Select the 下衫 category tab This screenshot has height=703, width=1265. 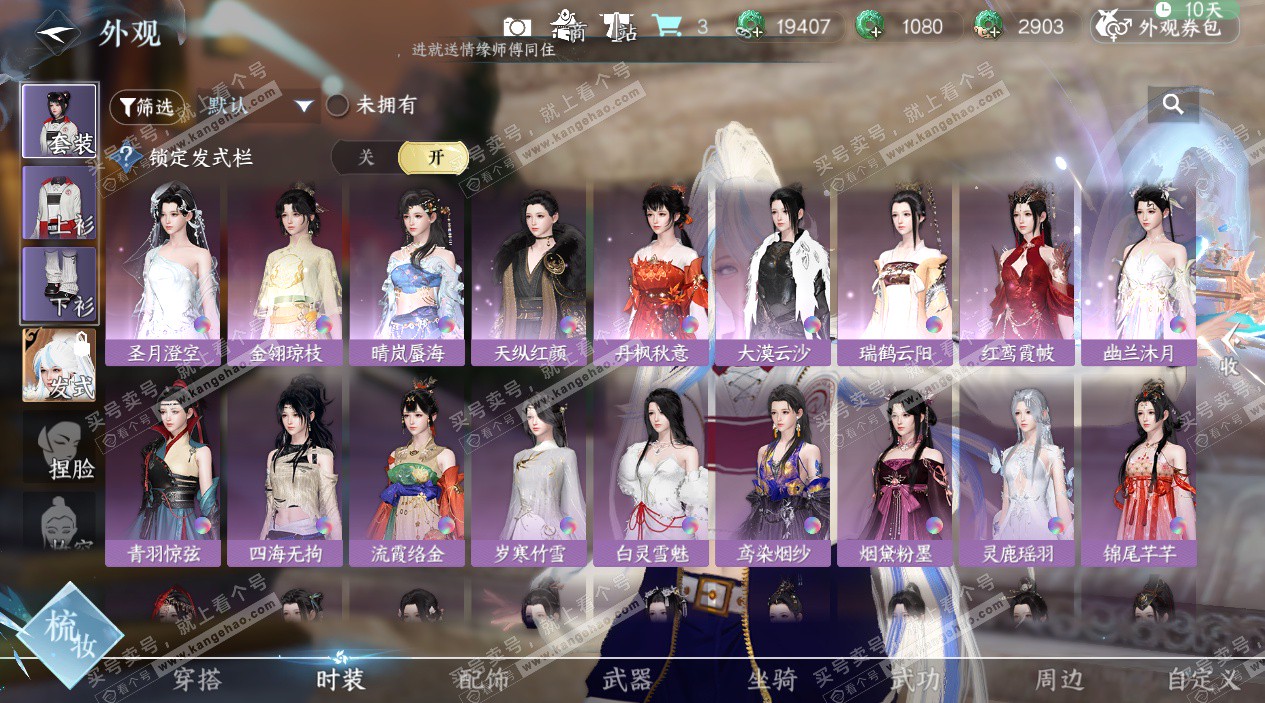coord(60,285)
